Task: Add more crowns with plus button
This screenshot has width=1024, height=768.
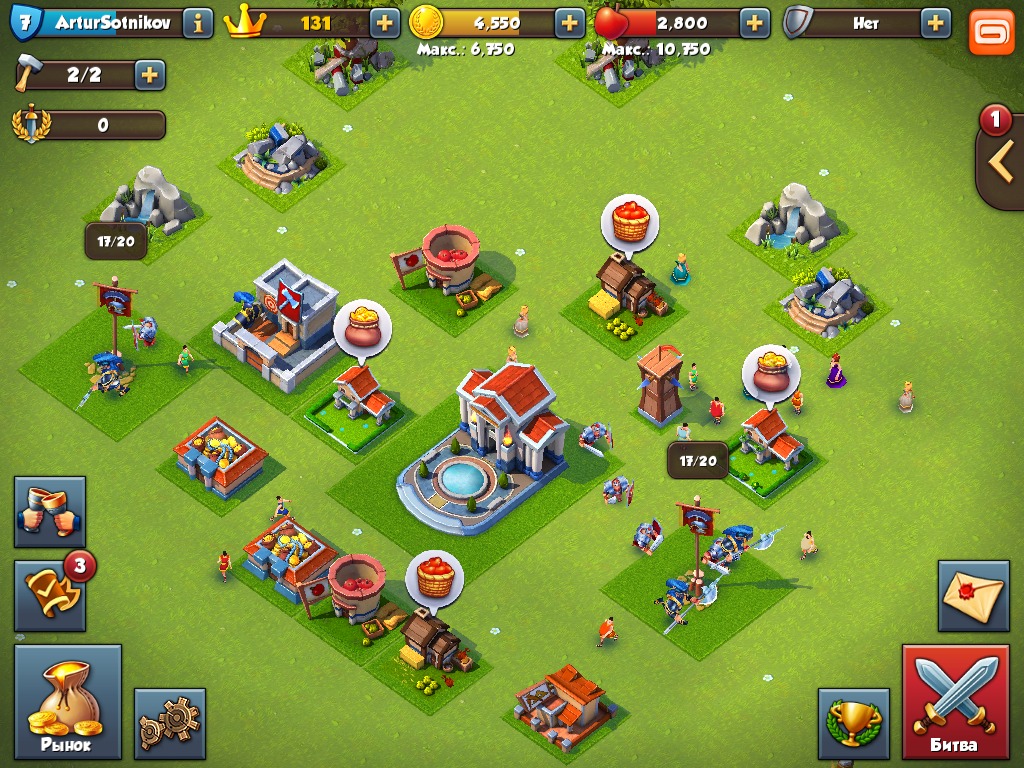Action: point(384,23)
